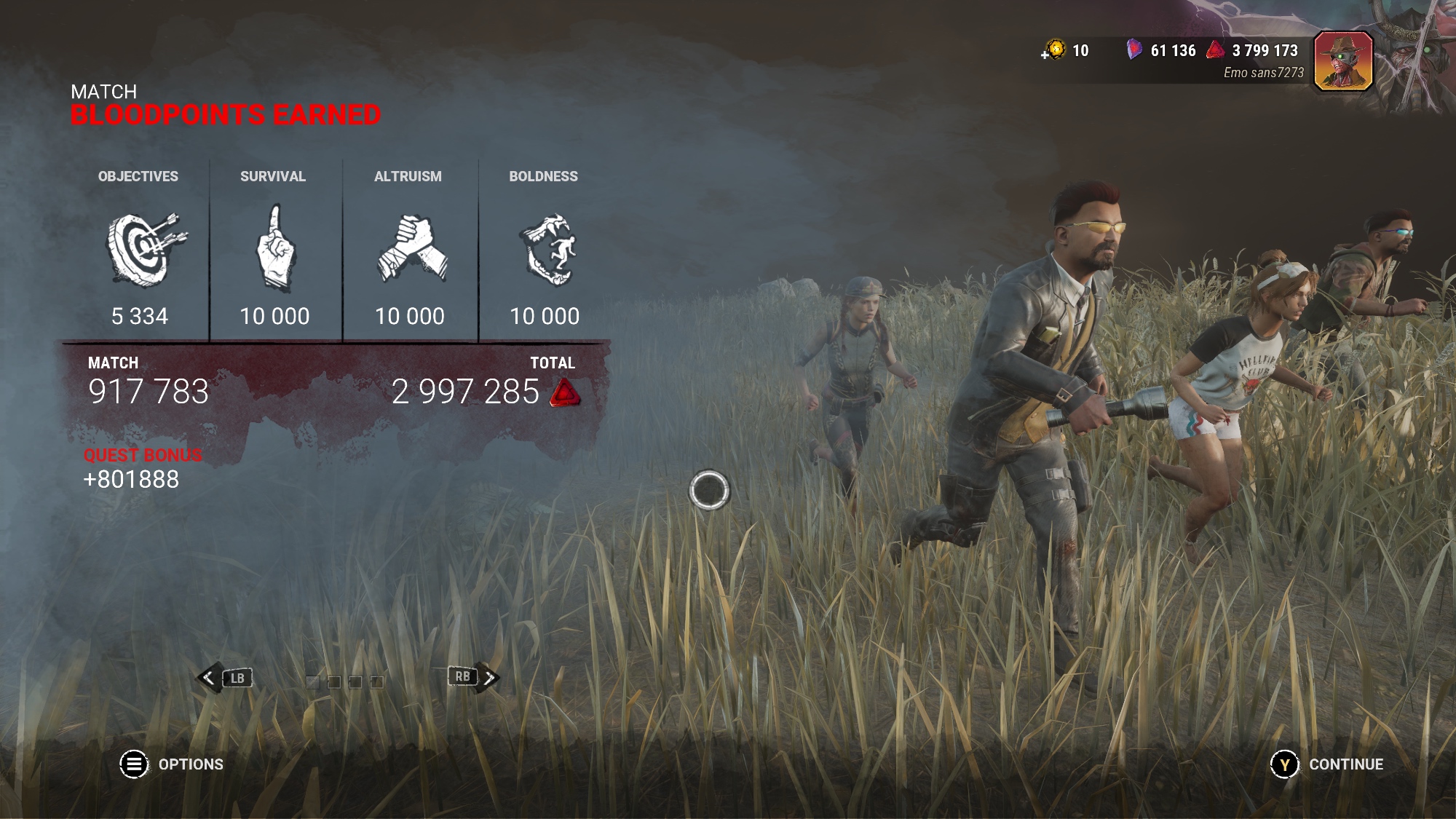Add more Auric Cells currency
Screen dimensions: 1456x819
(1053, 50)
